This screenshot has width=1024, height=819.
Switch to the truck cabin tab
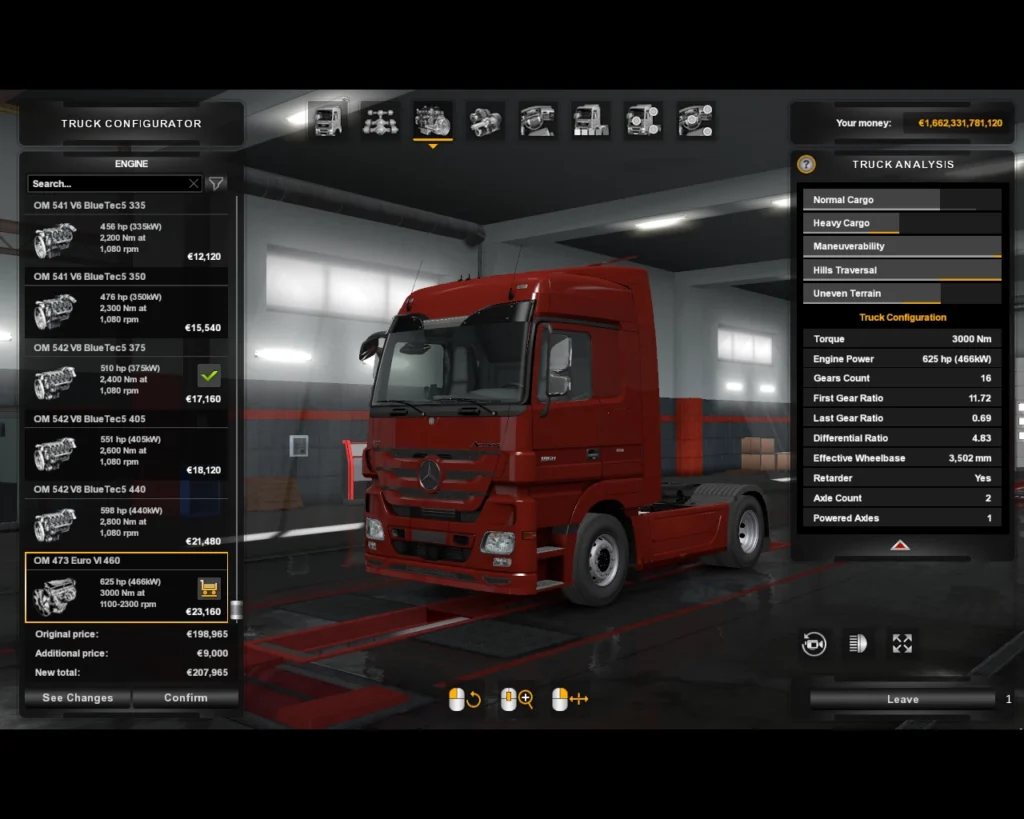tap(327, 121)
